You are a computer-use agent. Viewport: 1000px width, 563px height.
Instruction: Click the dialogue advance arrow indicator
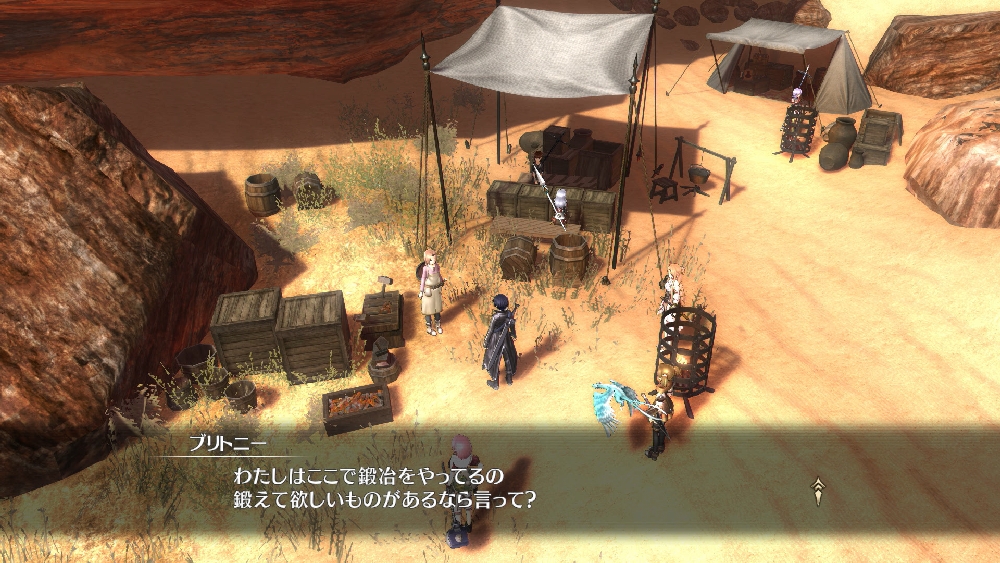pyautogui.click(x=818, y=490)
